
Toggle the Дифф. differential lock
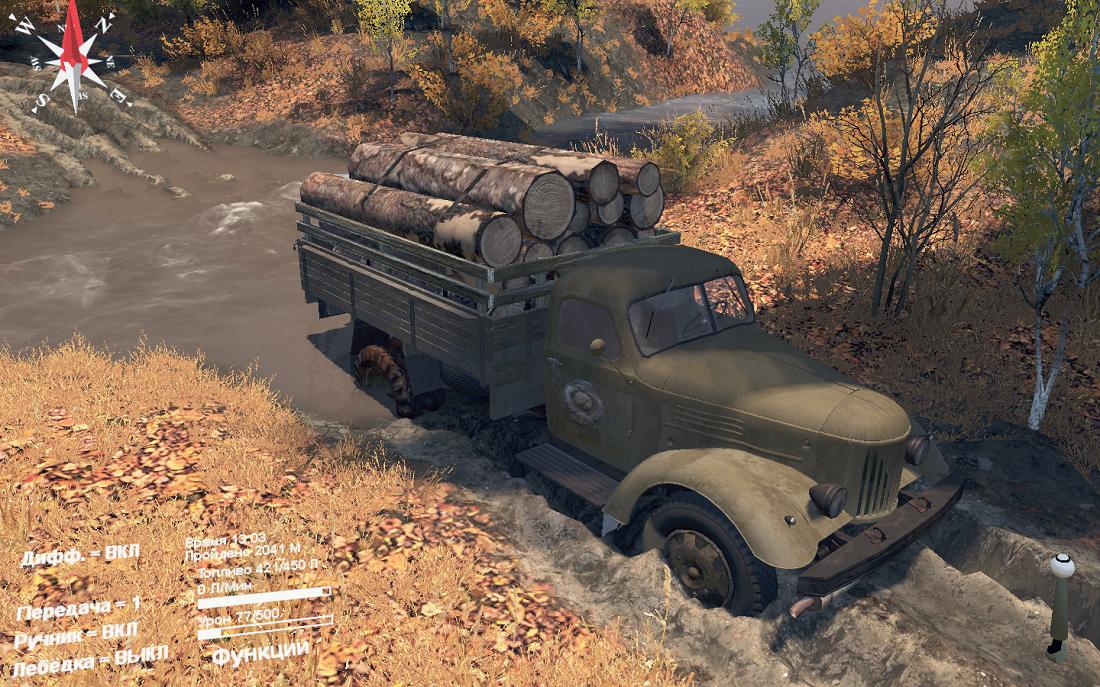click(x=81, y=555)
